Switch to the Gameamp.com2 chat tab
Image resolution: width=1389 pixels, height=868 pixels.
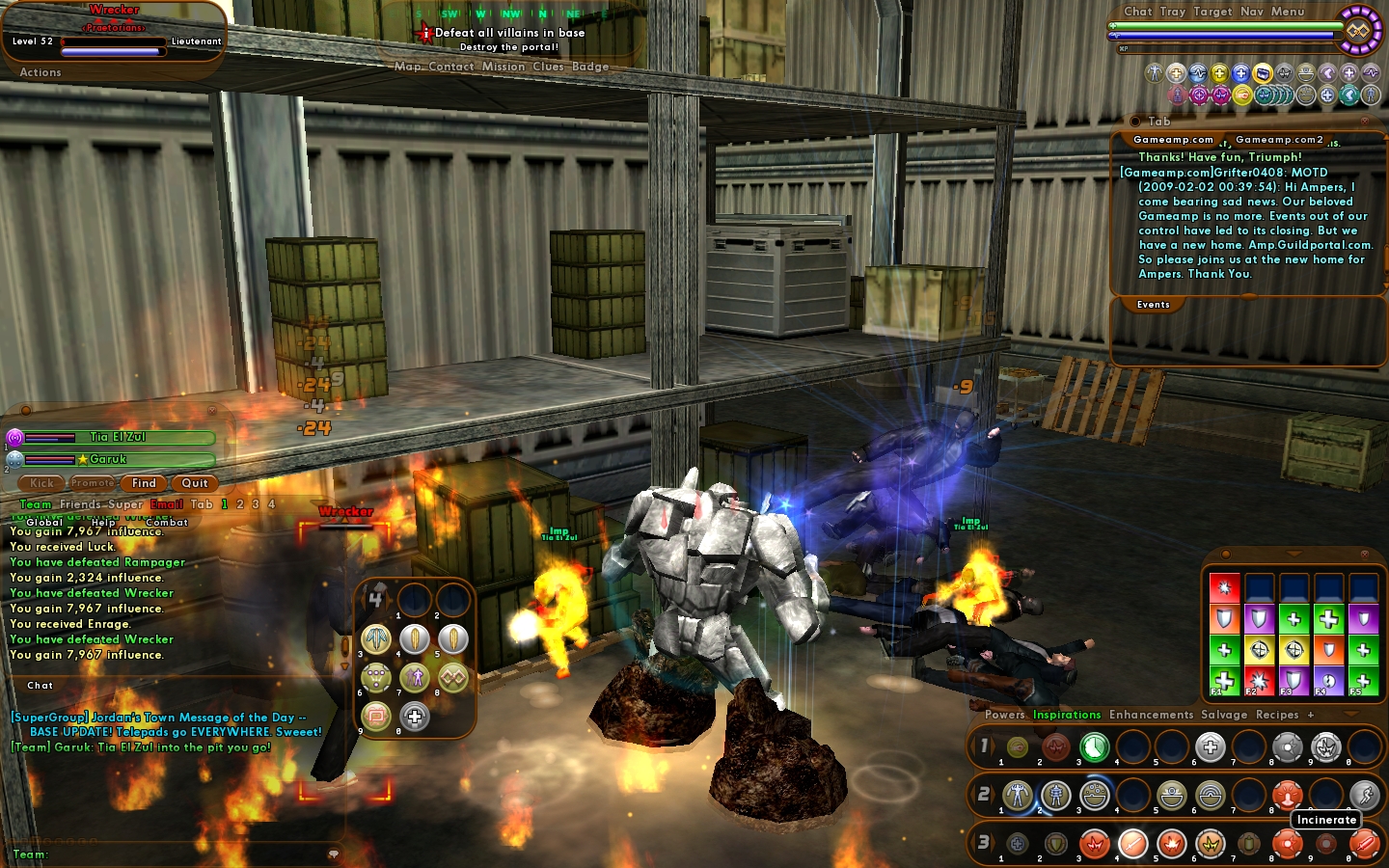click(1279, 140)
